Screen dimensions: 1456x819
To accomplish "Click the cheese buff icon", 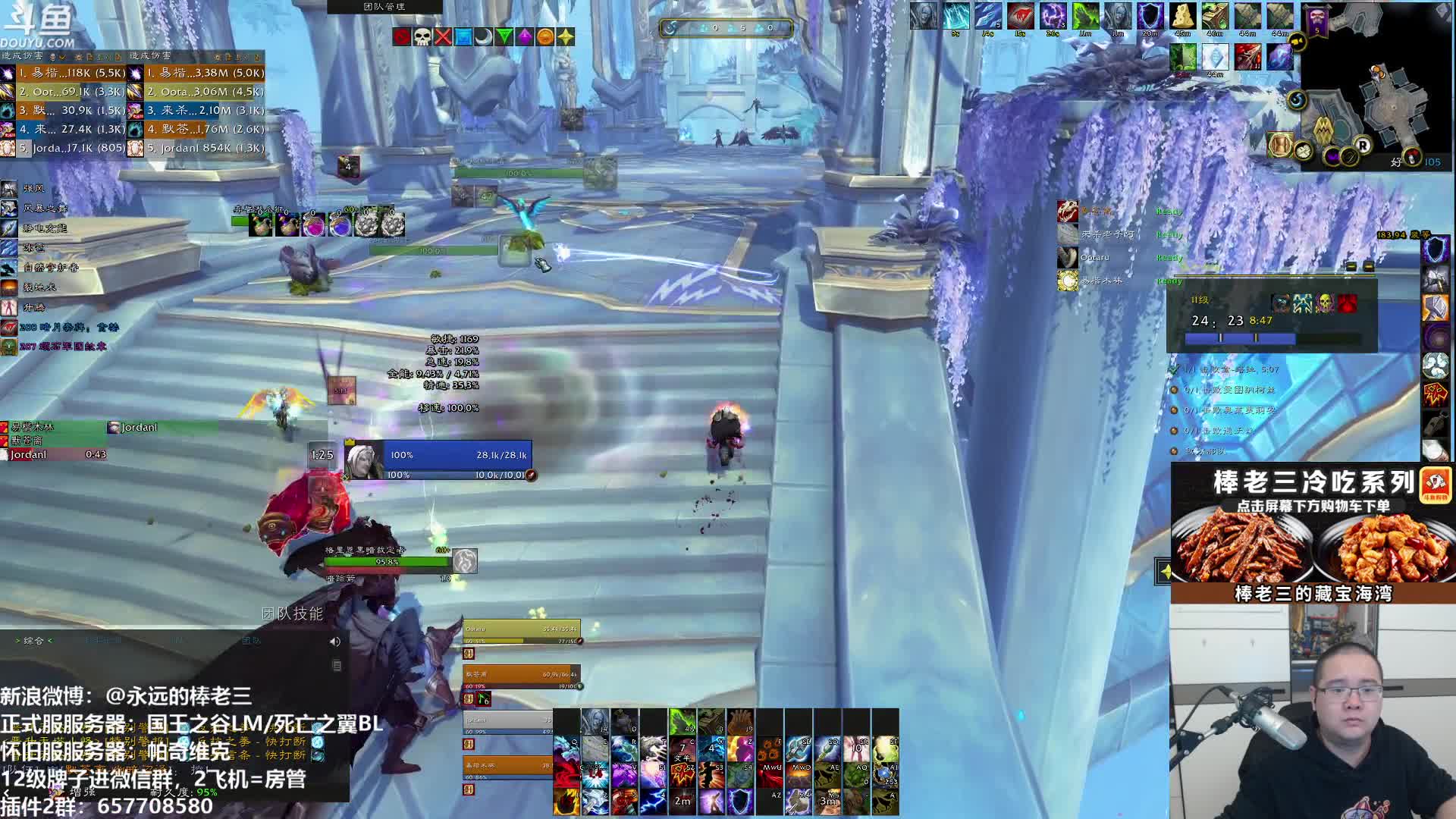I will tap(1182, 17).
